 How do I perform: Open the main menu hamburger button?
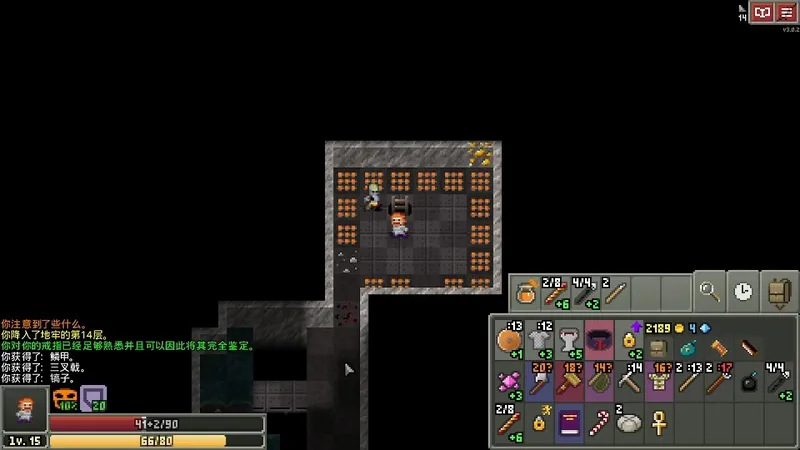[787, 12]
